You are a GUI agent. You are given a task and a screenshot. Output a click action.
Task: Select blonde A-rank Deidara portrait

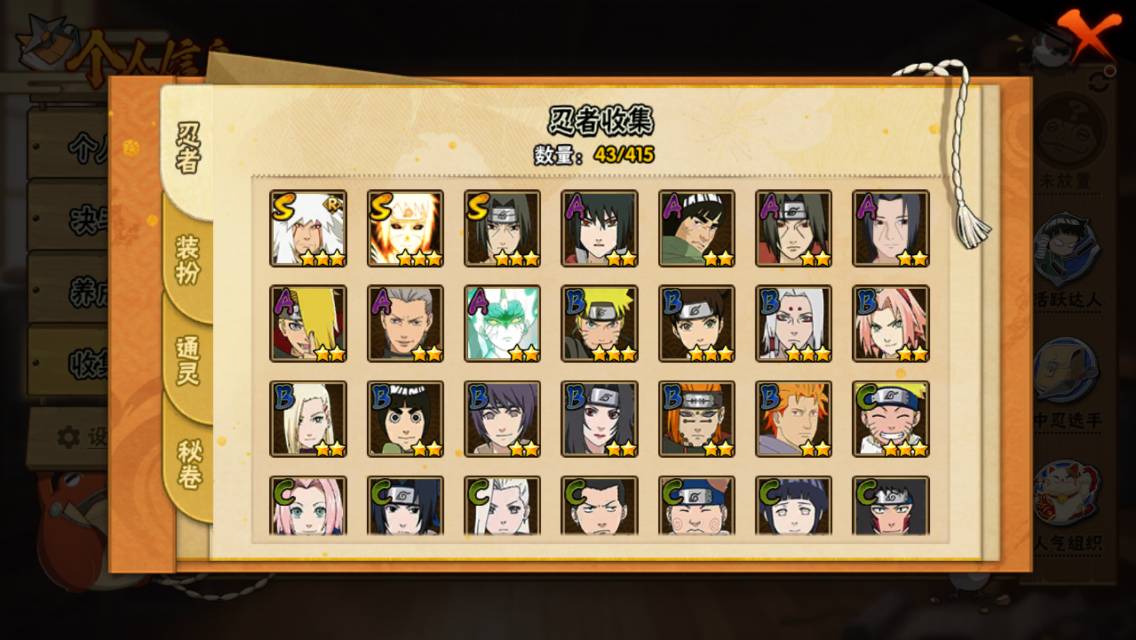308,323
